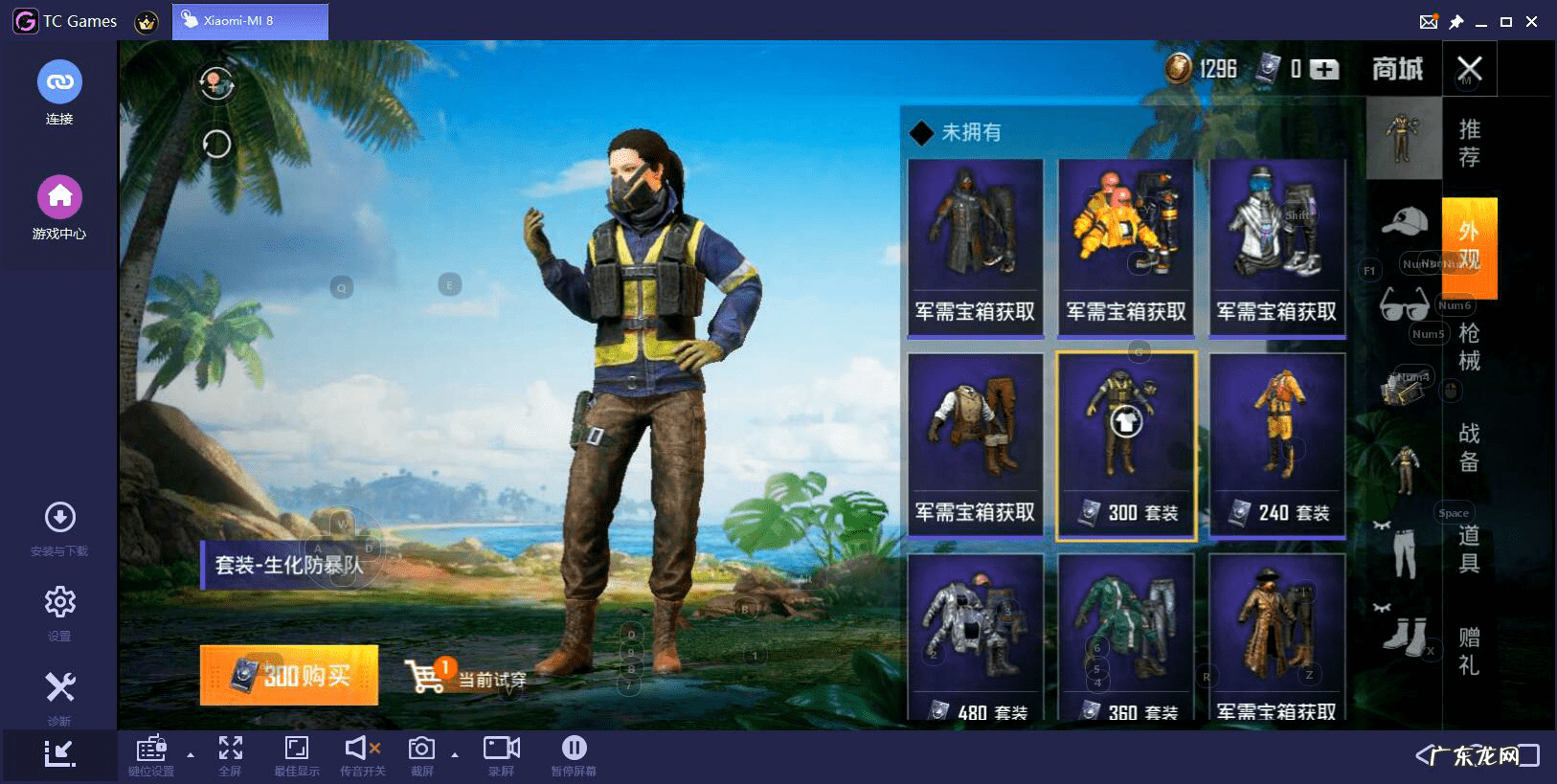The height and width of the screenshot is (784, 1557).
Task: Select the pants category icon
Action: click(x=1404, y=552)
